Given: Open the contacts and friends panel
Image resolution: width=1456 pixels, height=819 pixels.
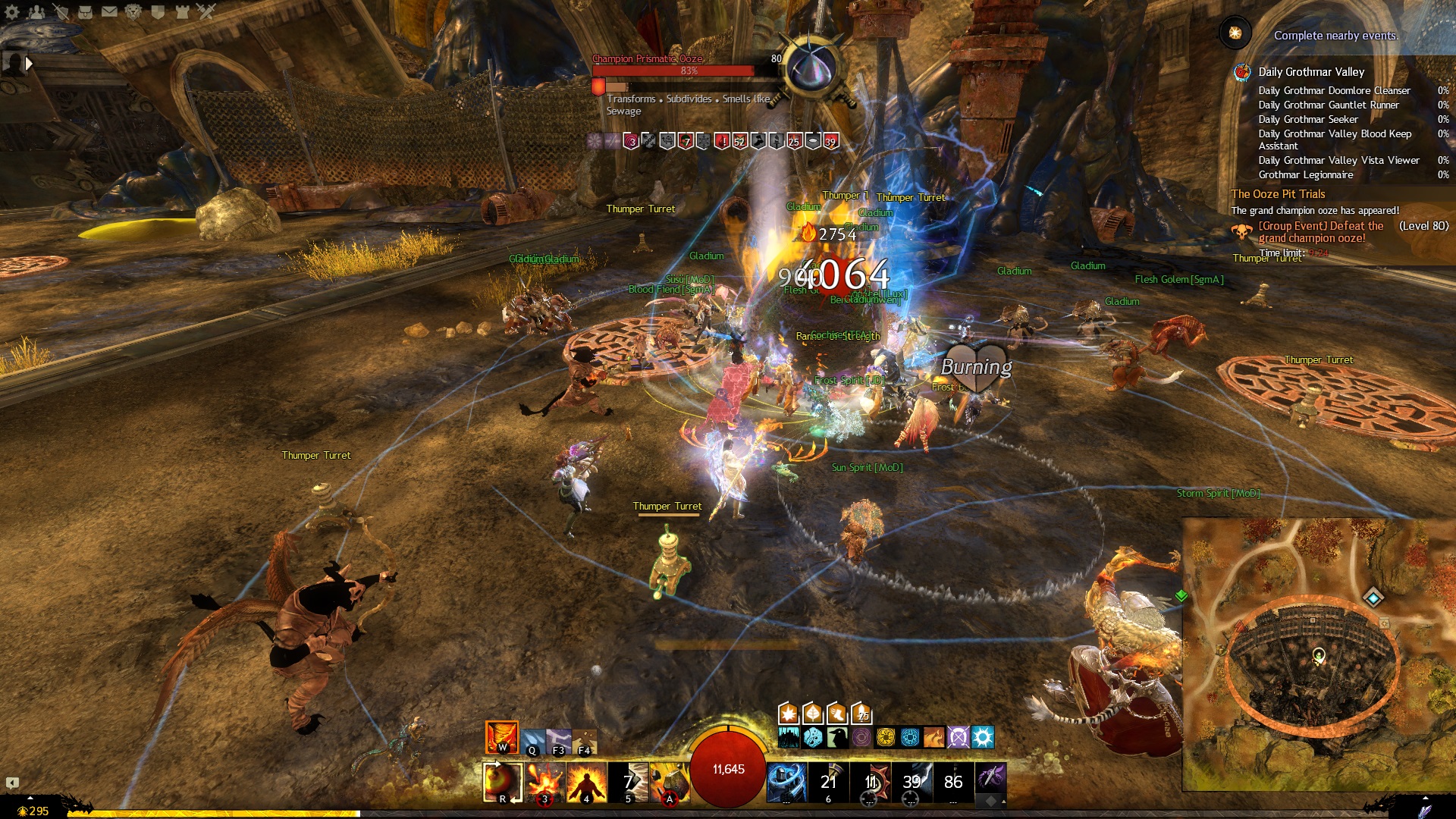Looking at the screenshot, I should pyautogui.click(x=36, y=11).
